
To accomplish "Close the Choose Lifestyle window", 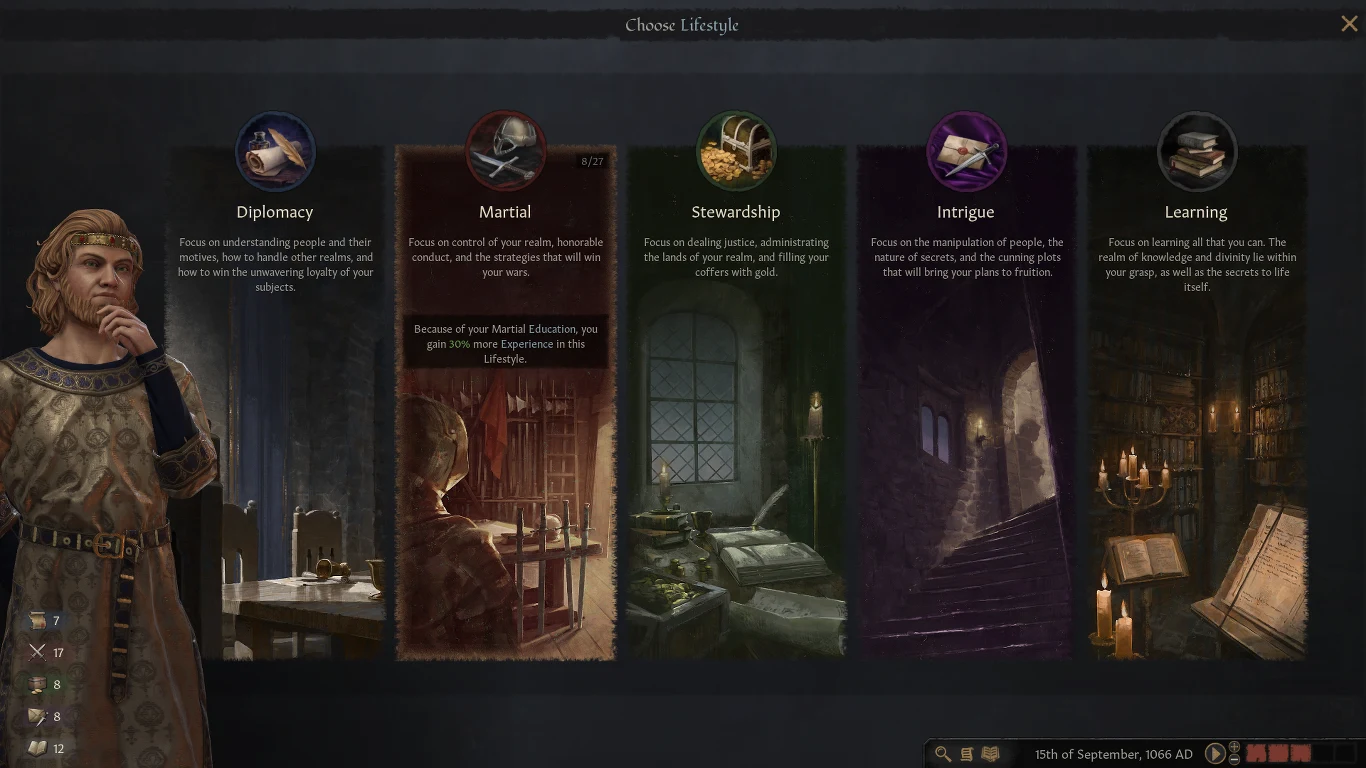I will click(x=1349, y=23).
